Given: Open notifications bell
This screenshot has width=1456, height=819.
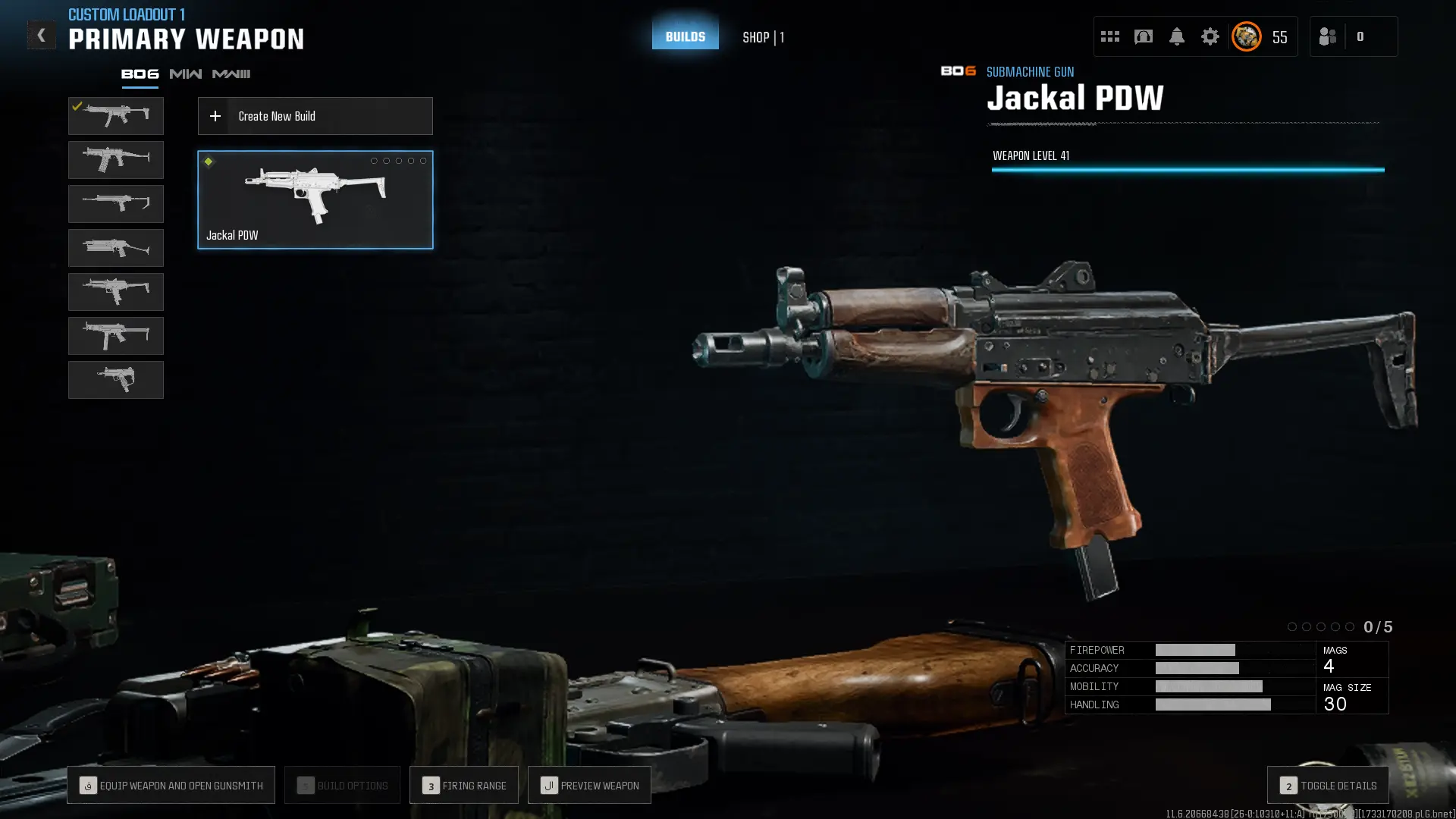Looking at the screenshot, I should click(x=1176, y=36).
